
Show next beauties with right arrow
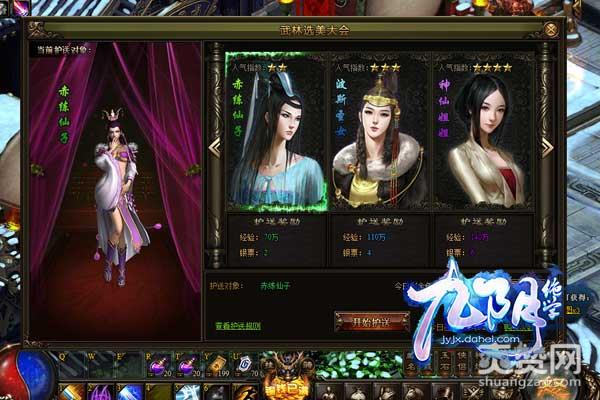click(x=547, y=147)
